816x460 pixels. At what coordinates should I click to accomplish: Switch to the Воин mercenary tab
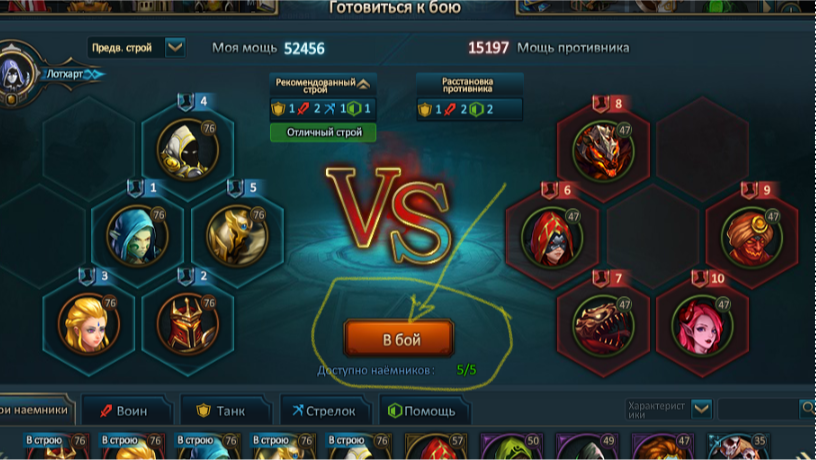click(x=125, y=410)
